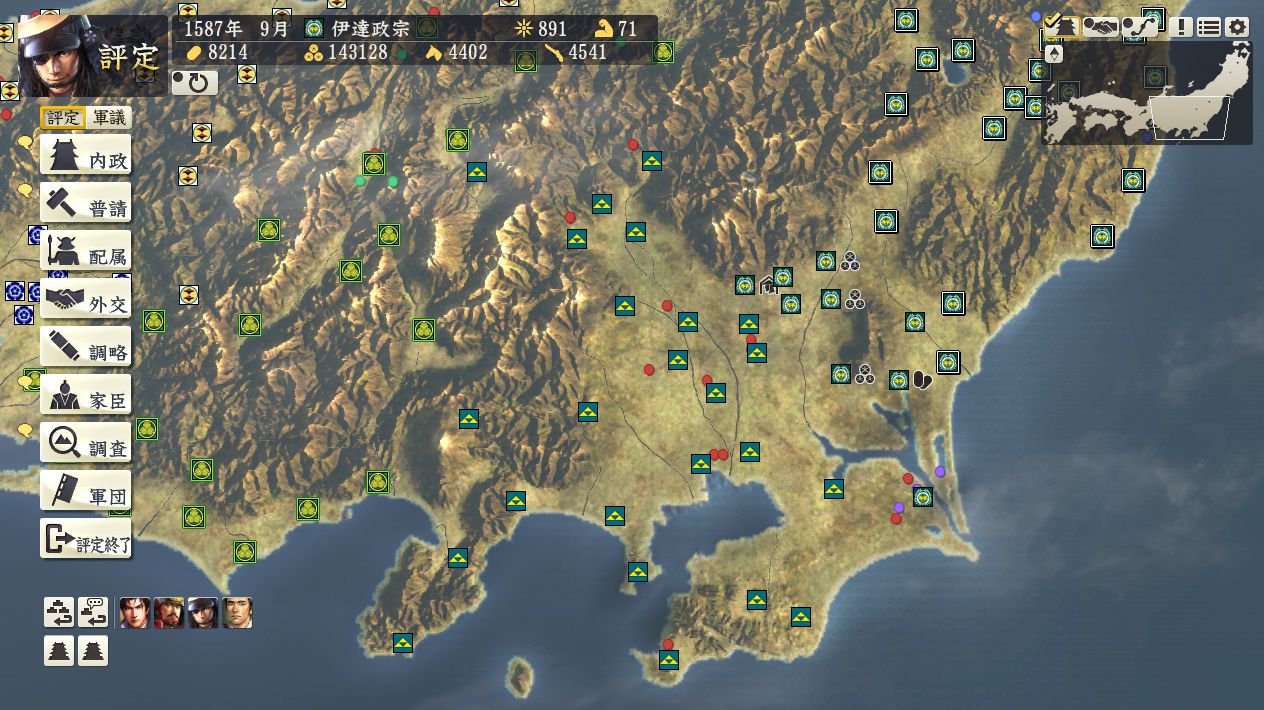Open the 内政 (domestic affairs) menu

click(x=86, y=159)
